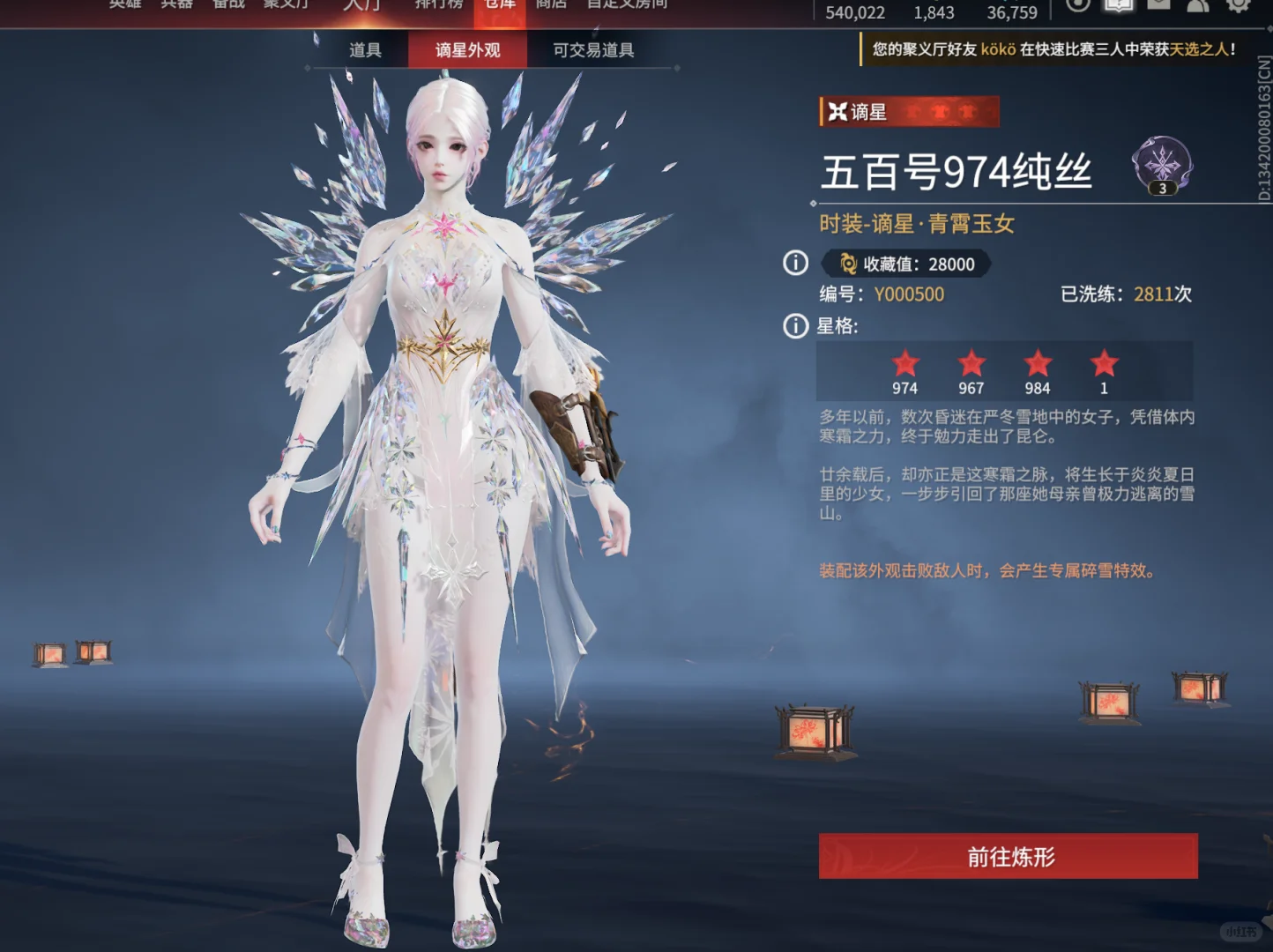Switch to the 道具 tab
The height and width of the screenshot is (952, 1273).
365,50
